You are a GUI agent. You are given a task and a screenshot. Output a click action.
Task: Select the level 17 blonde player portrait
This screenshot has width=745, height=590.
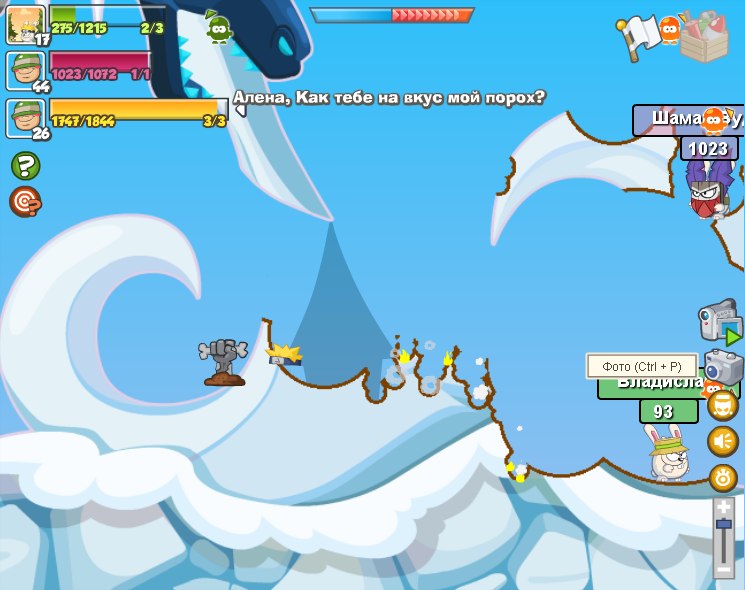coord(24,24)
